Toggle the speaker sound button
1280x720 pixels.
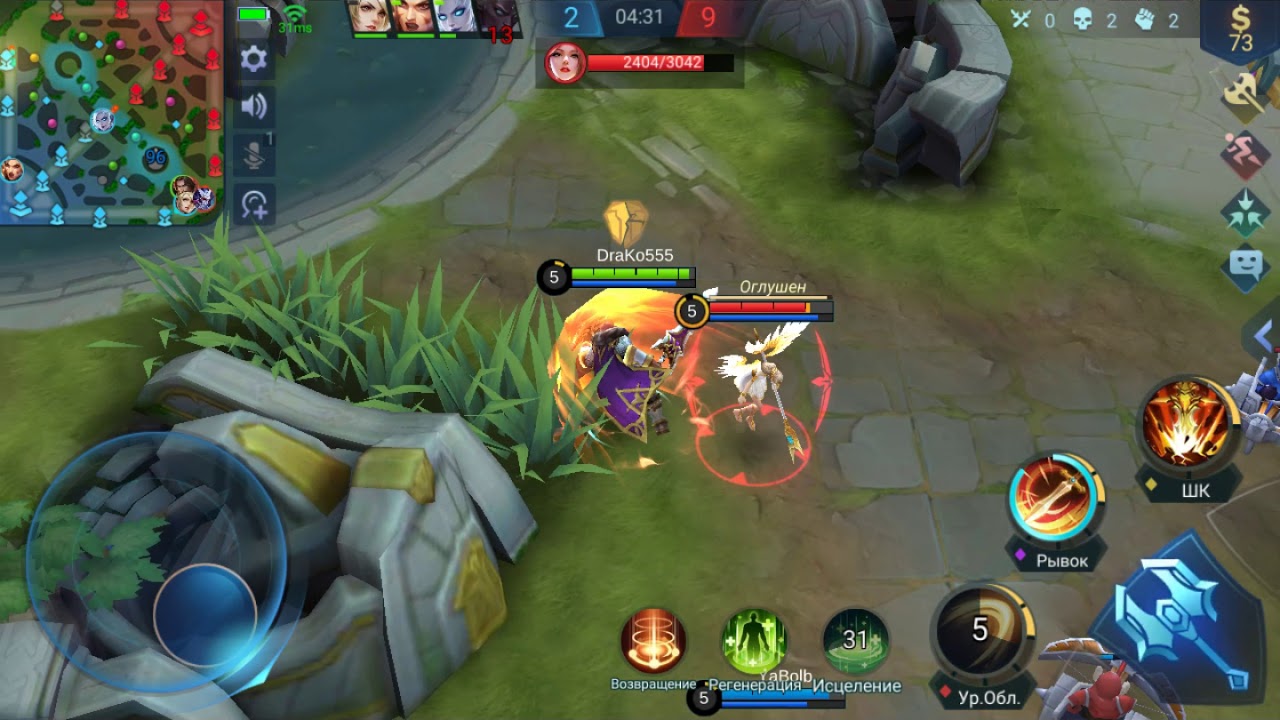[254, 107]
